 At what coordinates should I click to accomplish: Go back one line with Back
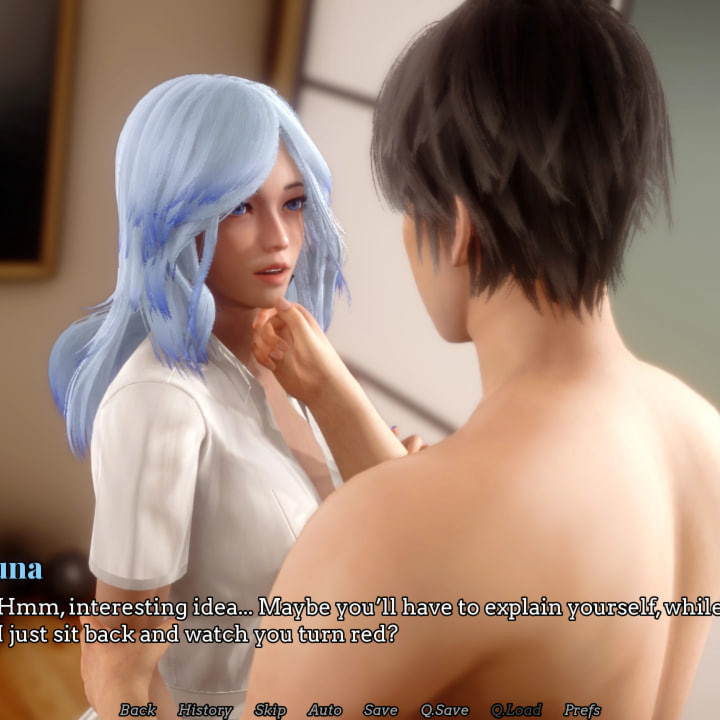[x=138, y=710]
